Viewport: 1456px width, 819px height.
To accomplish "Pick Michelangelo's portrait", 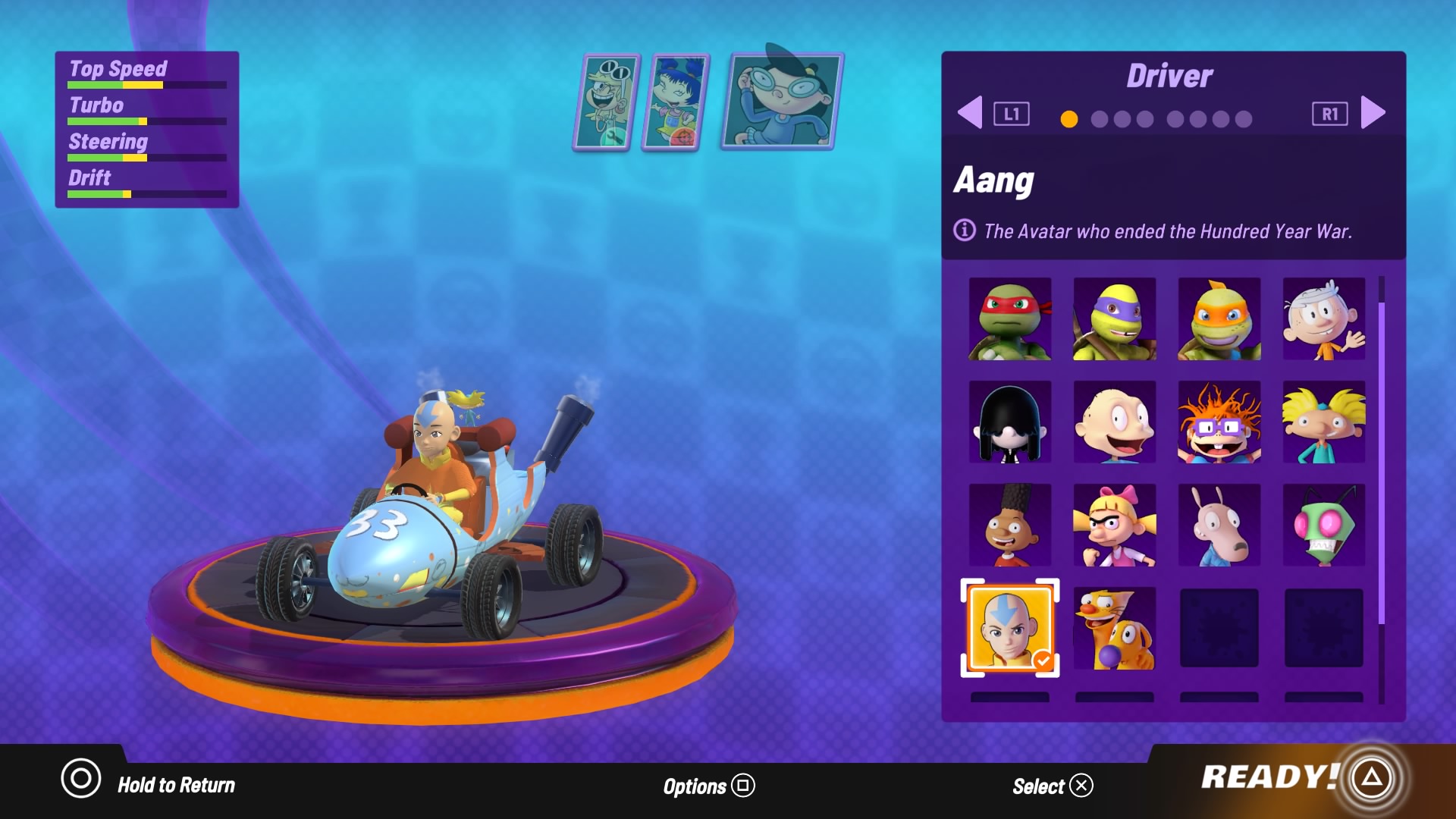I will (x=1219, y=318).
